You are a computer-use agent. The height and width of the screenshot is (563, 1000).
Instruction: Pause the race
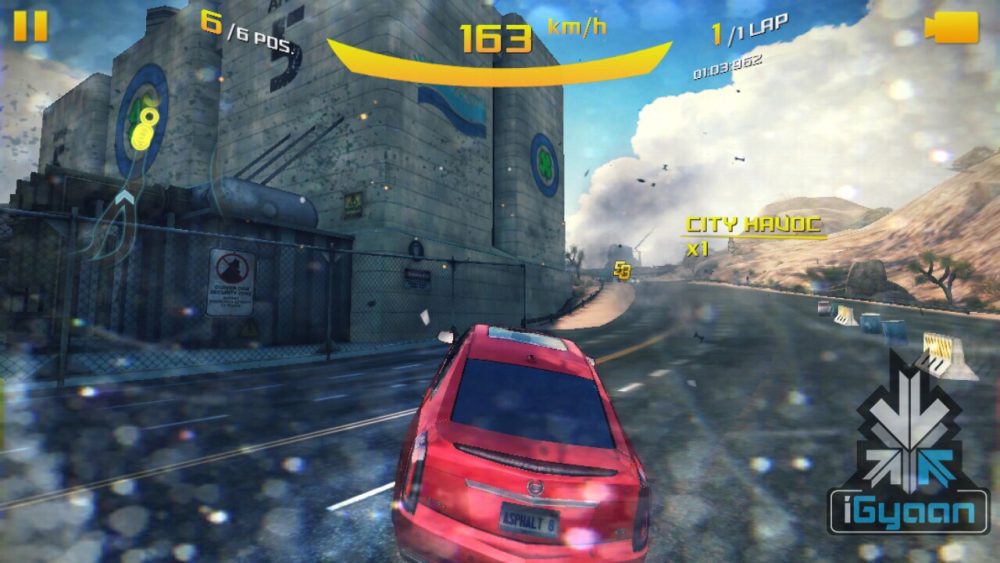[x=30, y=26]
